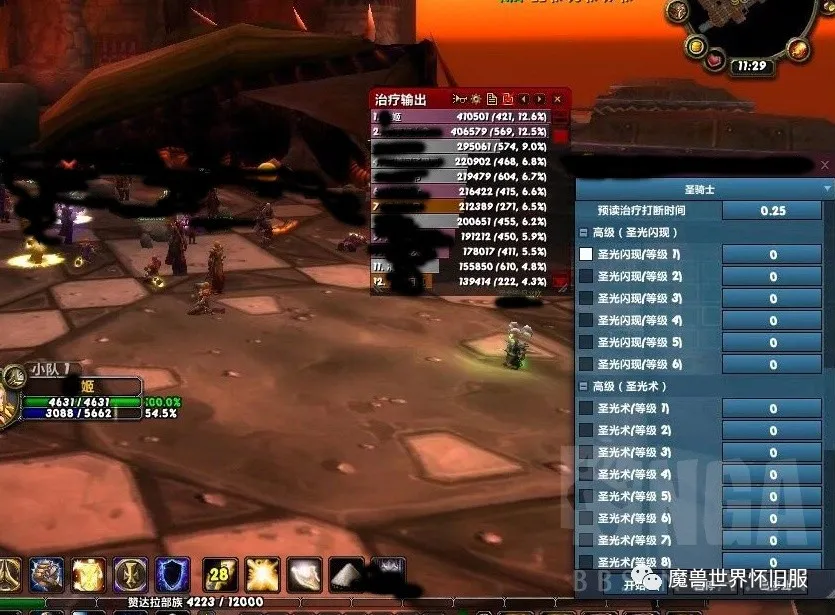Edit the 预读治疗打断时间 value field

[772, 211]
